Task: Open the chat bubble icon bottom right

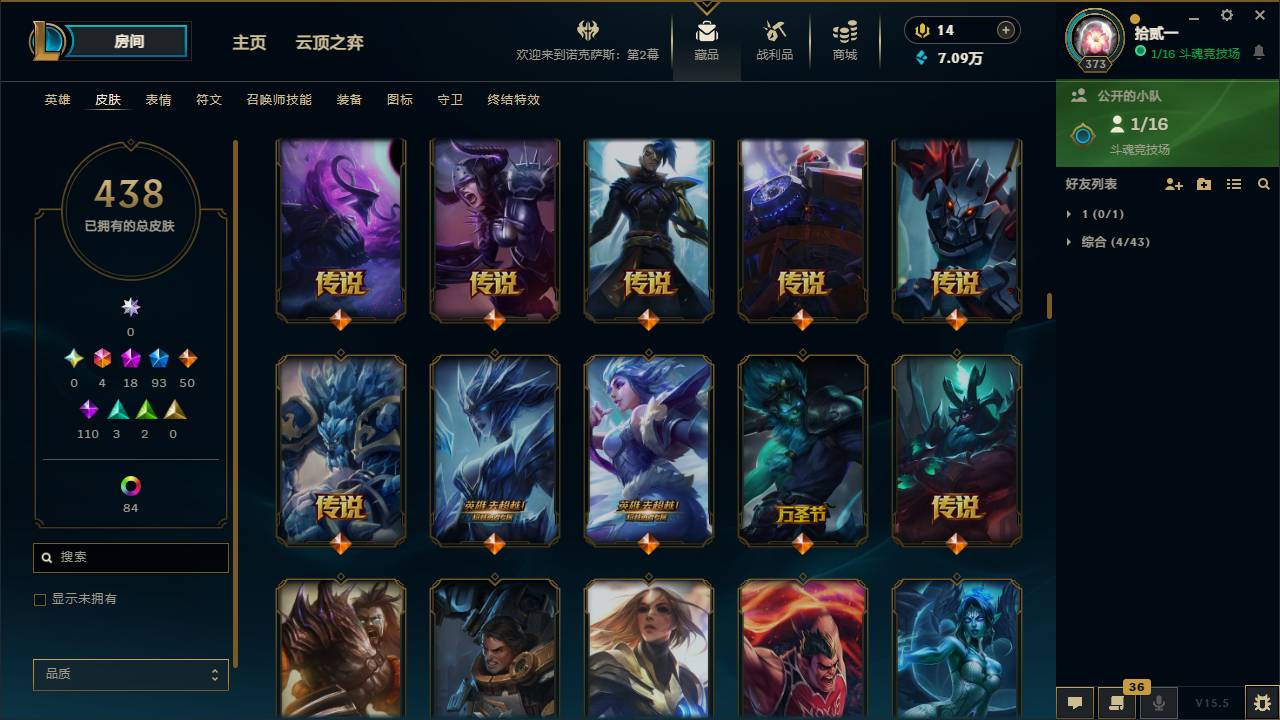Action: coord(1075,703)
